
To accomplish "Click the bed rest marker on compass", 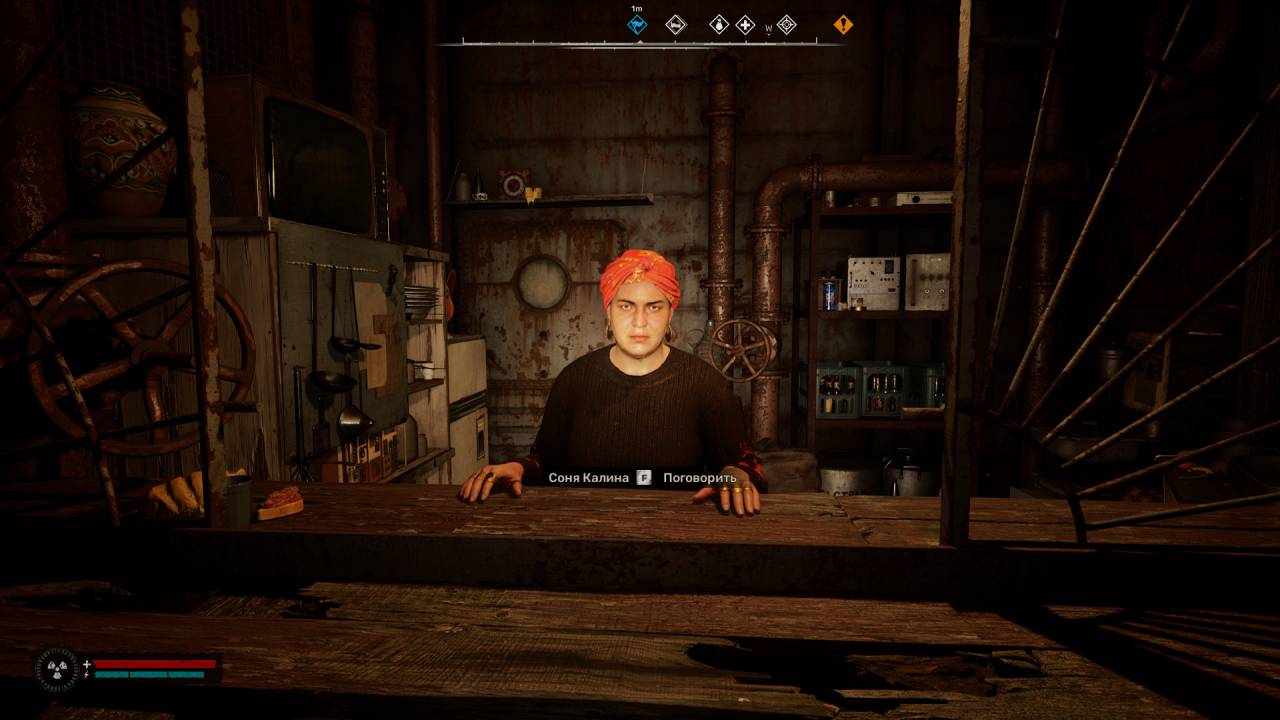I will tap(676, 25).
